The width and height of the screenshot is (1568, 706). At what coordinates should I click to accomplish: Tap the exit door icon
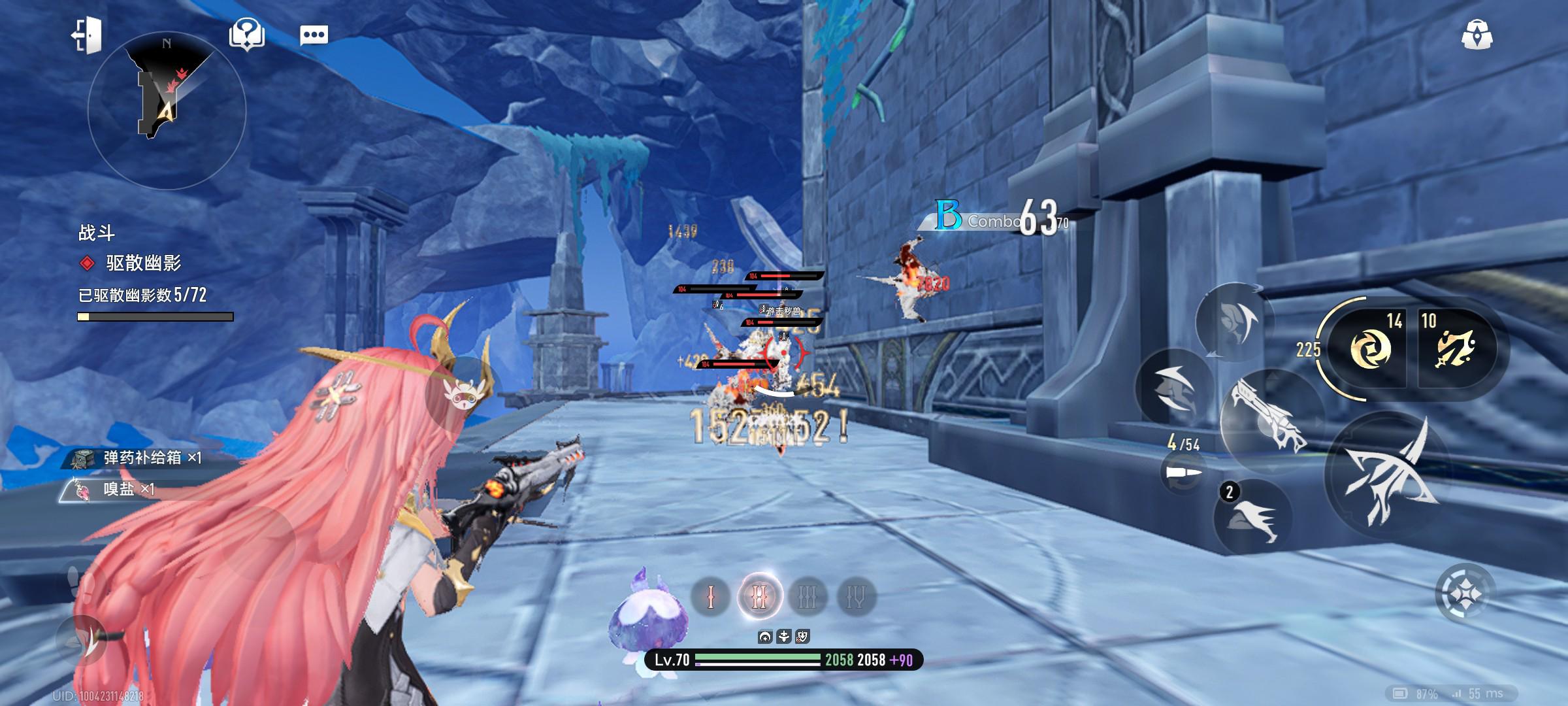[87, 35]
